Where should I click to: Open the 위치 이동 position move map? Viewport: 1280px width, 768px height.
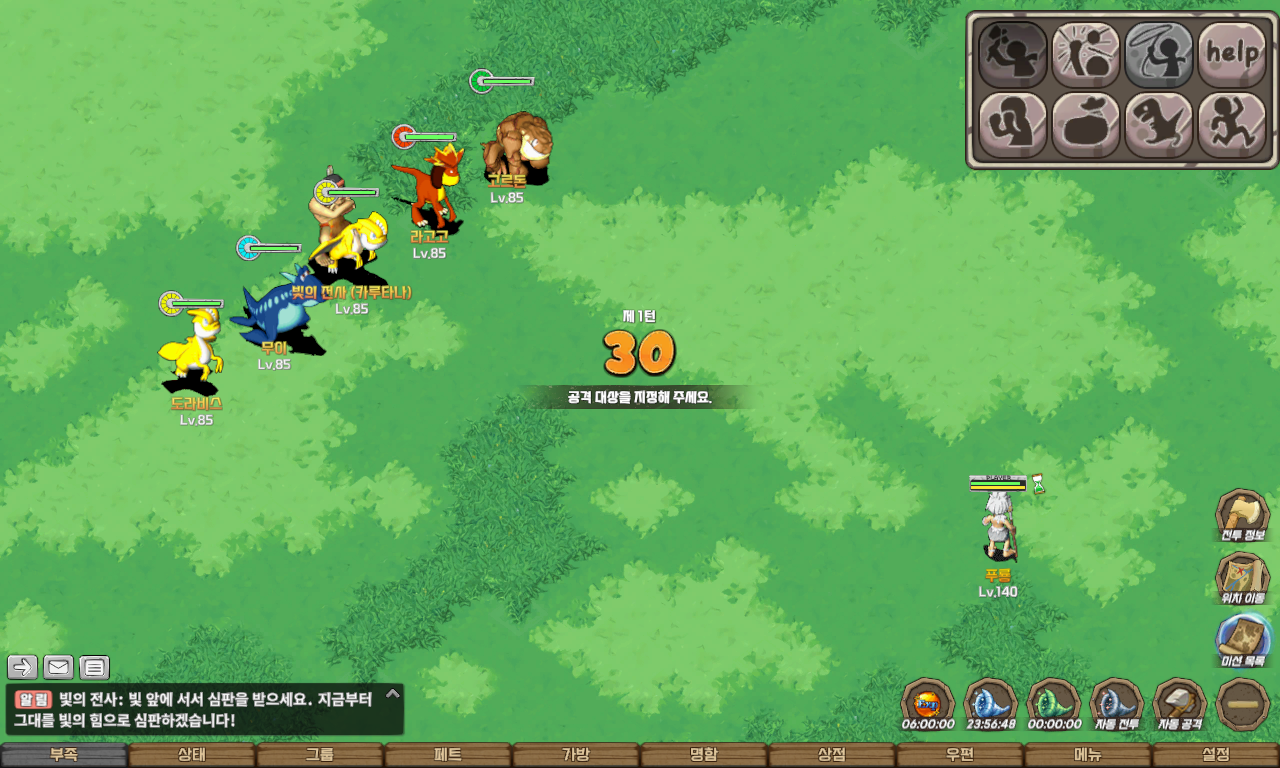coord(1242,578)
